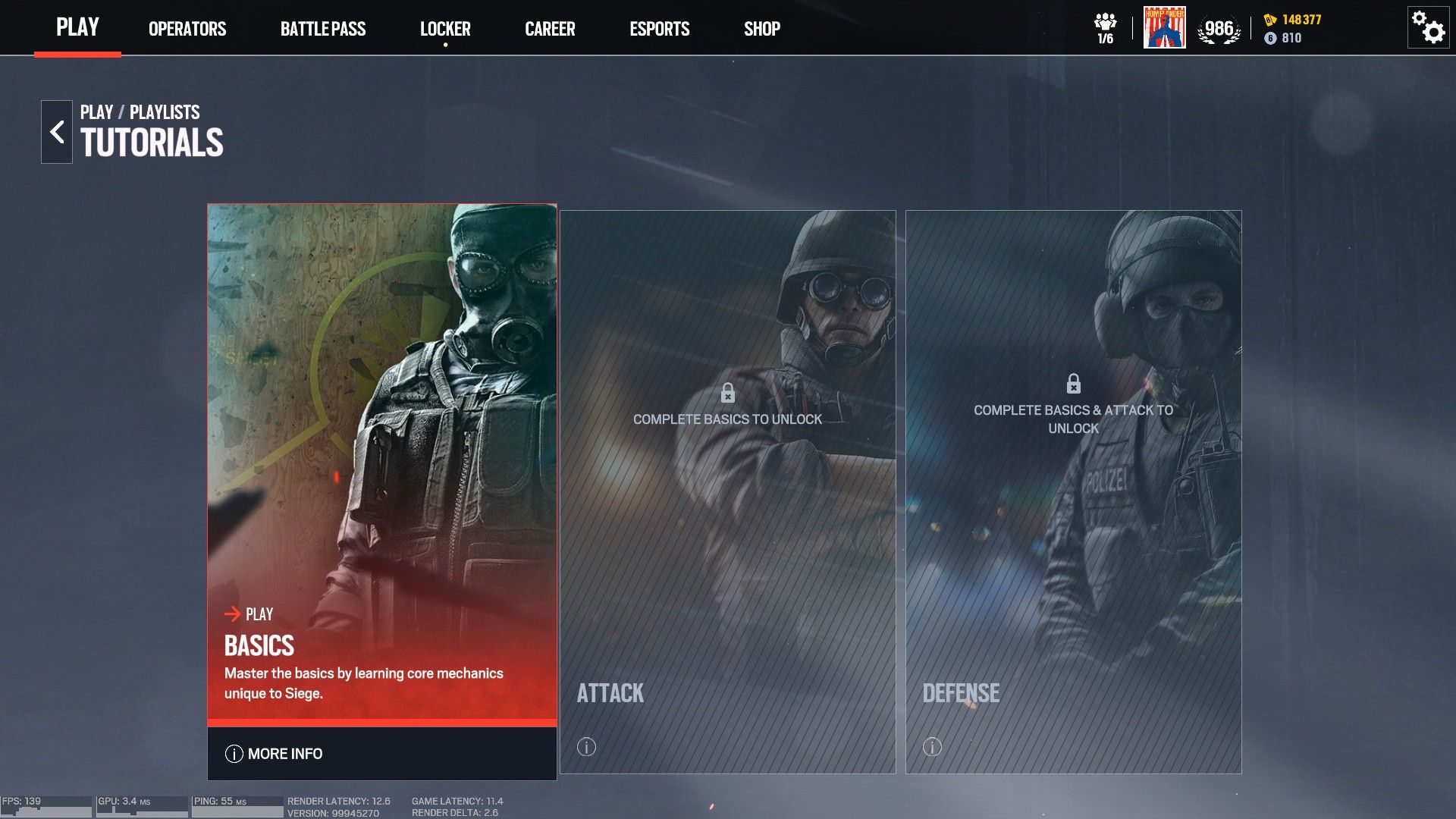Switch to the LOCKER tab
The height and width of the screenshot is (819, 1456).
[x=446, y=29]
